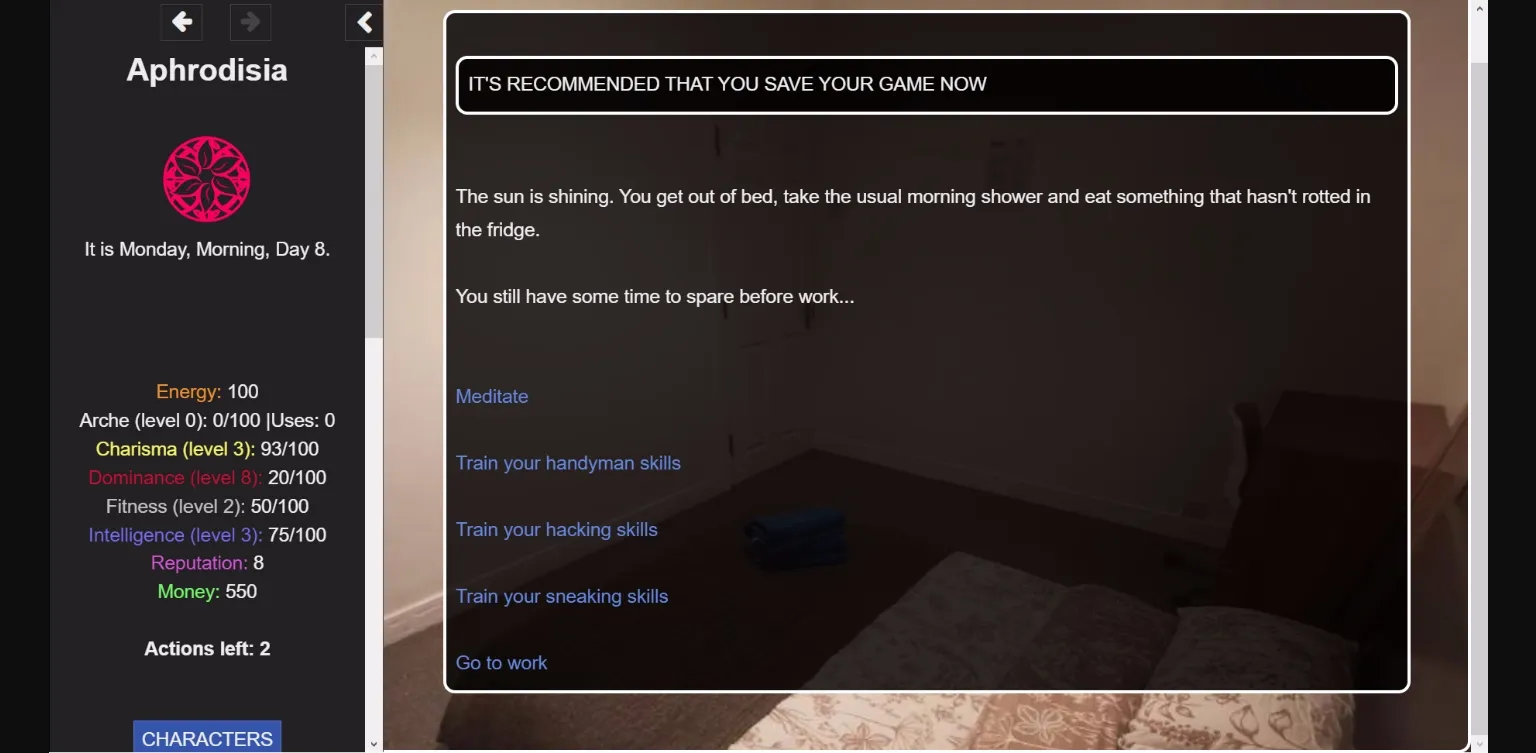Click the sidebar scrollbar up arrow
This screenshot has height=753, width=1536.
(374, 55)
